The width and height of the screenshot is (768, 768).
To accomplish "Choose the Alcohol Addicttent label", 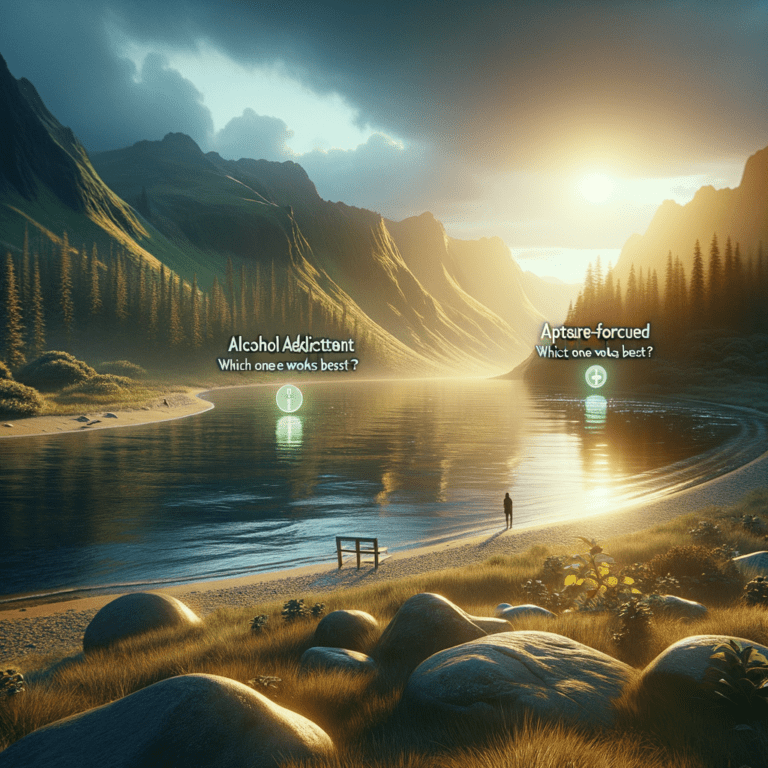I will (286, 343).
